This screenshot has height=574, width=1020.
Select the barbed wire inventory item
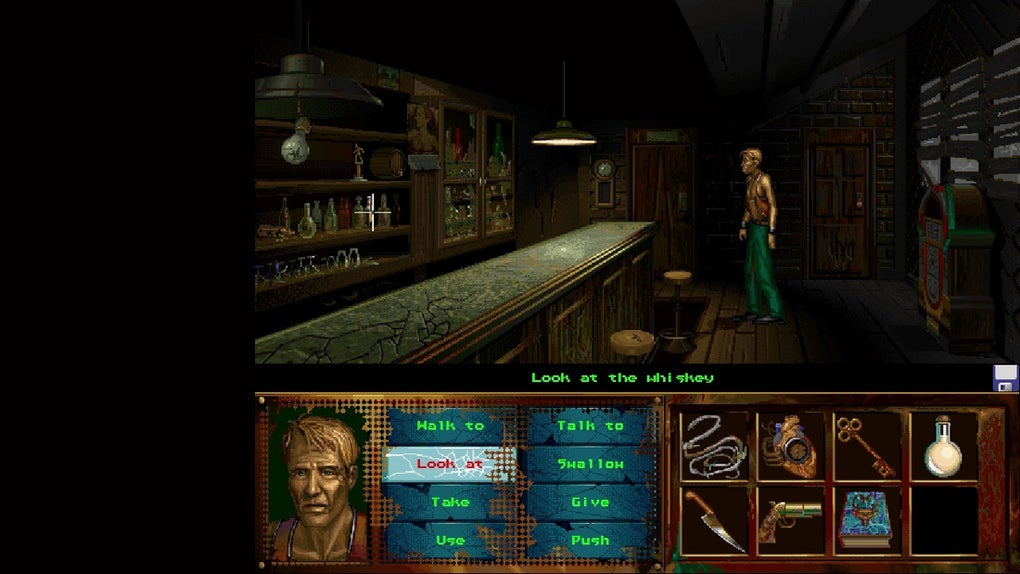(713, 445)
